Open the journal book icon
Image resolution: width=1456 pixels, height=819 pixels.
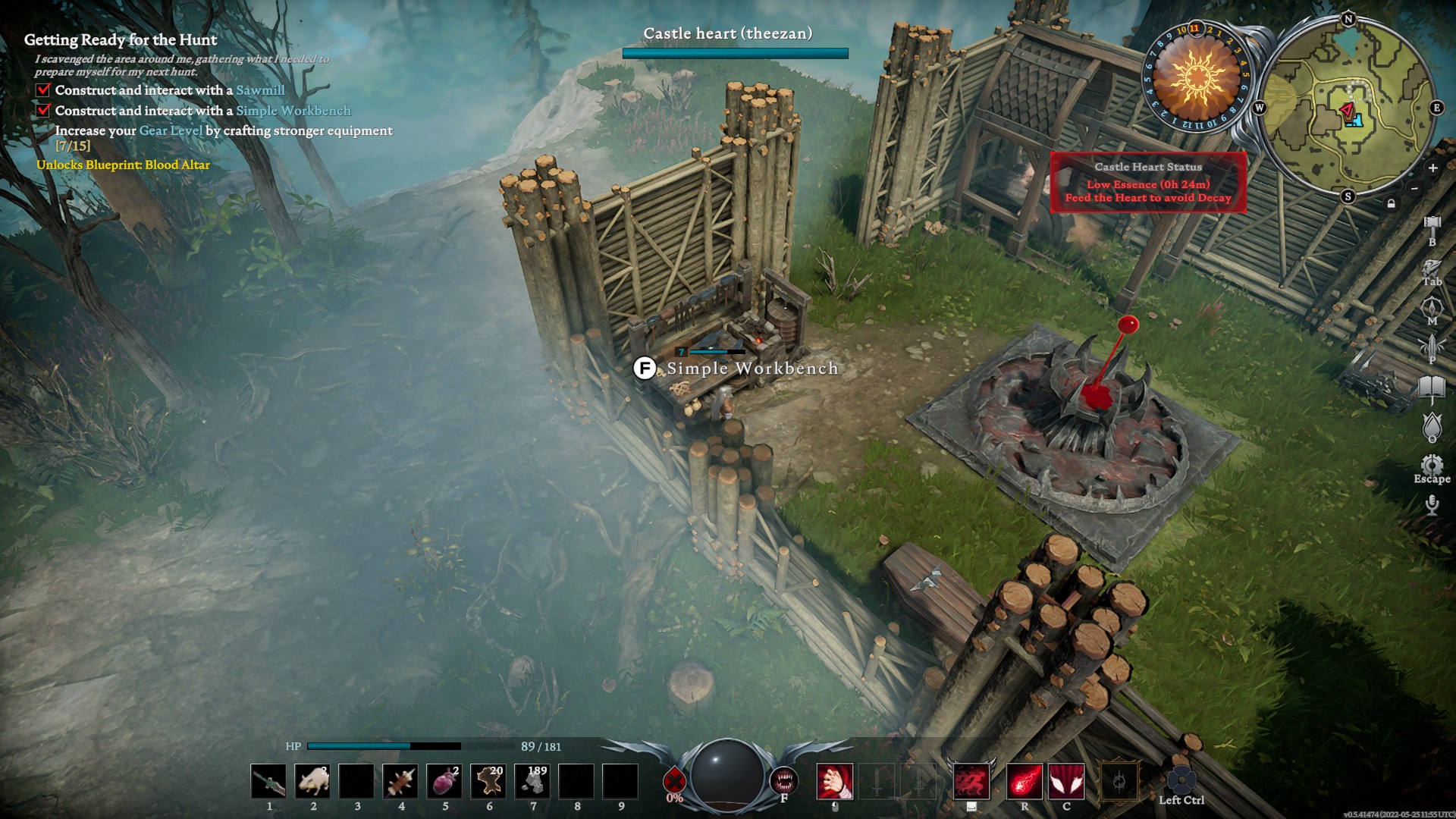pyautogui.click(x=1432, y=388)
